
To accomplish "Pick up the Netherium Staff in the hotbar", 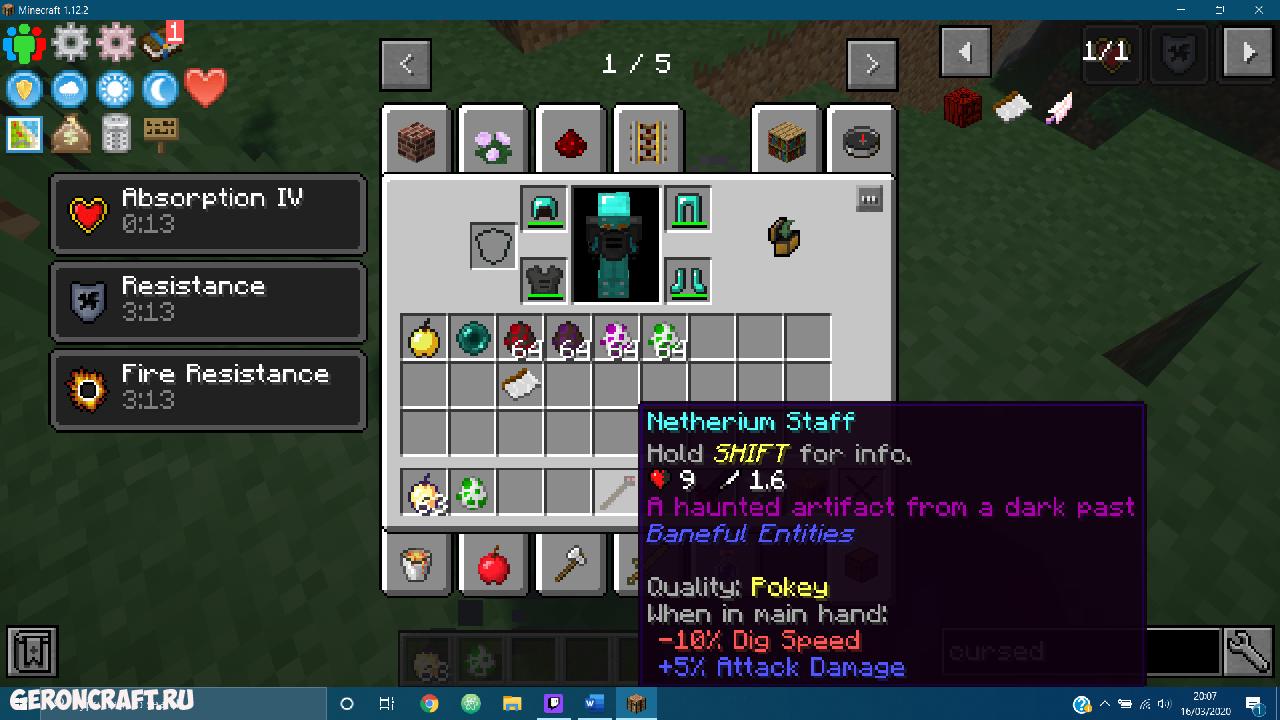I will 616,492.
